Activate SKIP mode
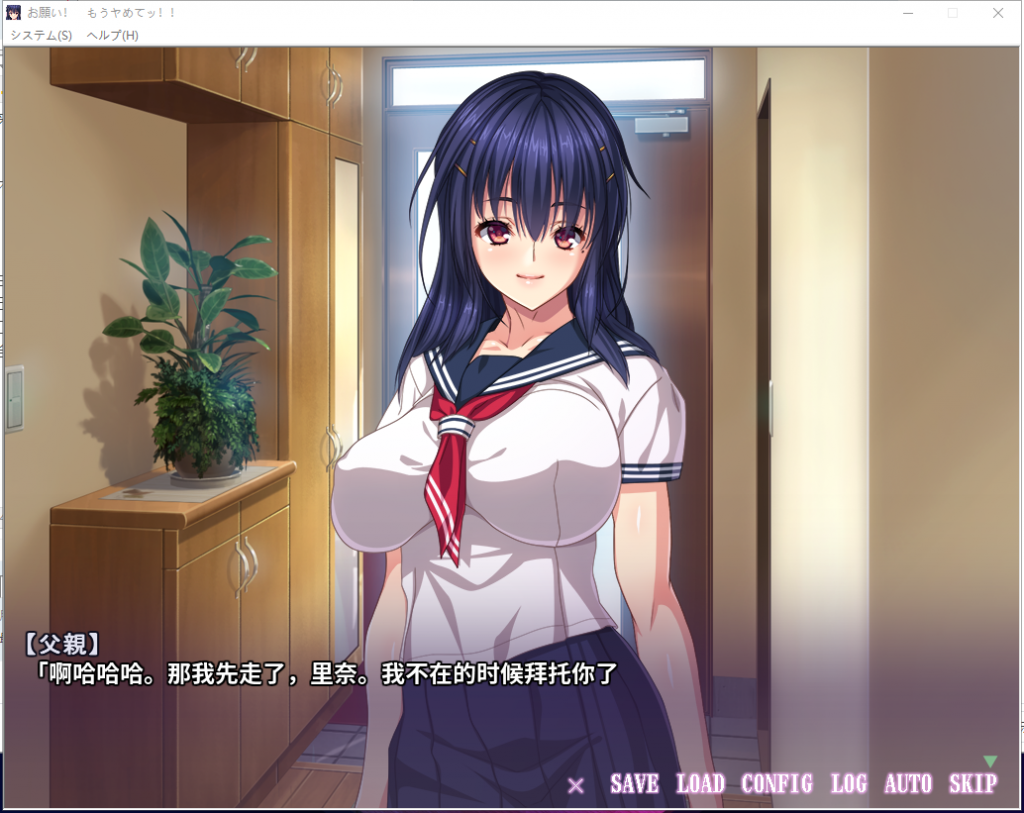The image size is (1024, 813). coord(972,784)
